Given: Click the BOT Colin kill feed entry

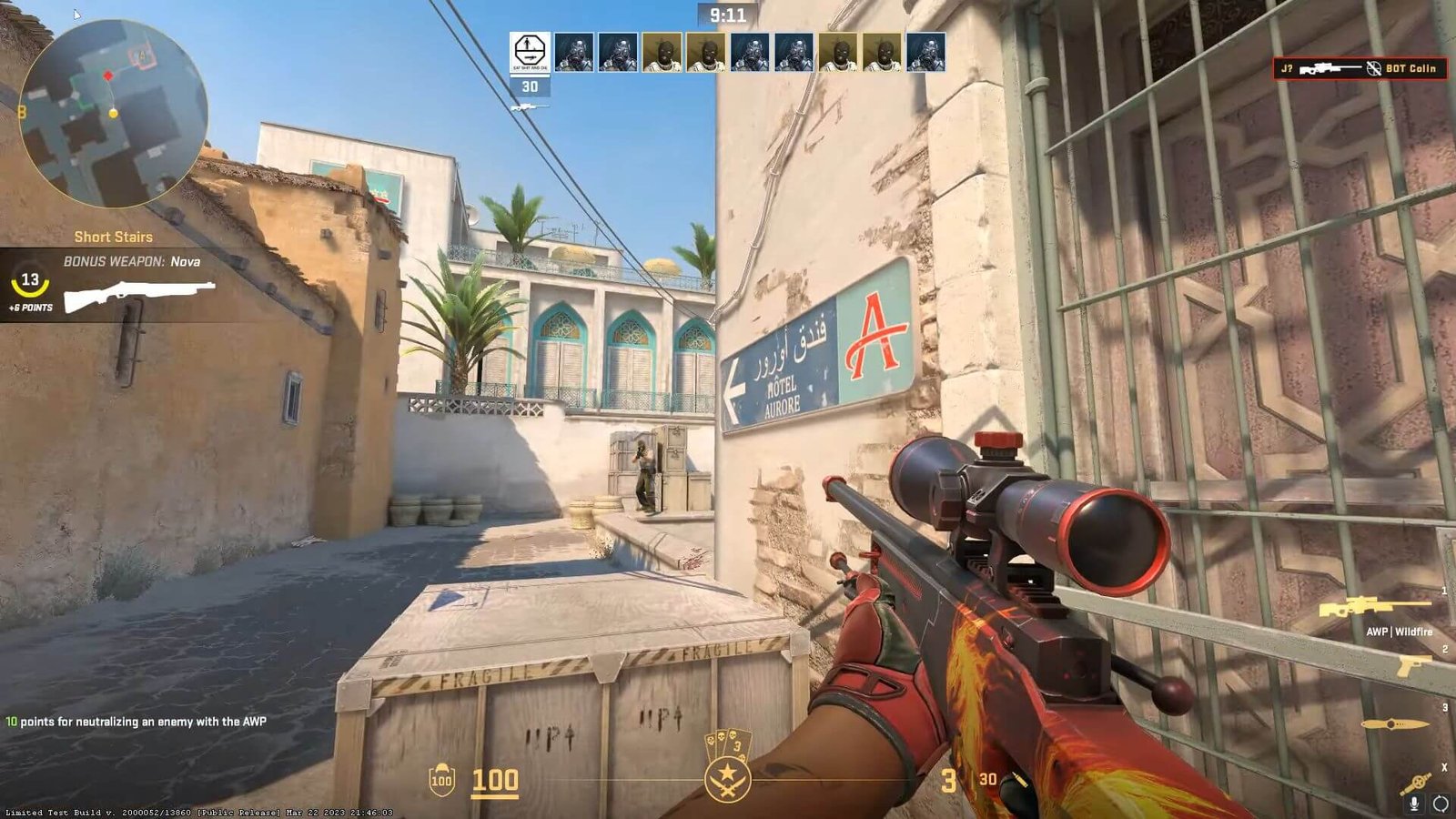Looking at the screenshot, I should pos(1360,68).
